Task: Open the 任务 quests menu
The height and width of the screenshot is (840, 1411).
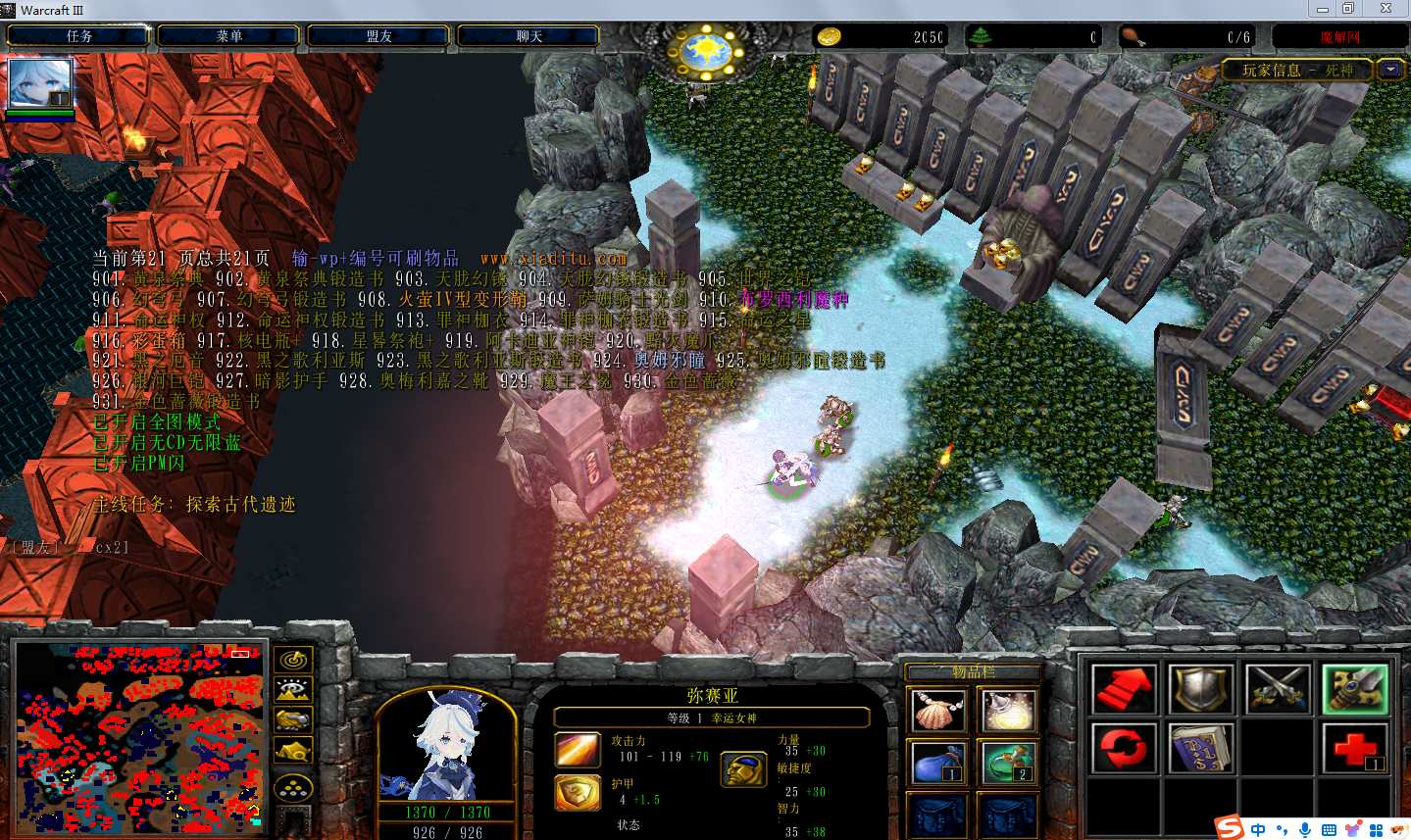Action: point(79,36)
